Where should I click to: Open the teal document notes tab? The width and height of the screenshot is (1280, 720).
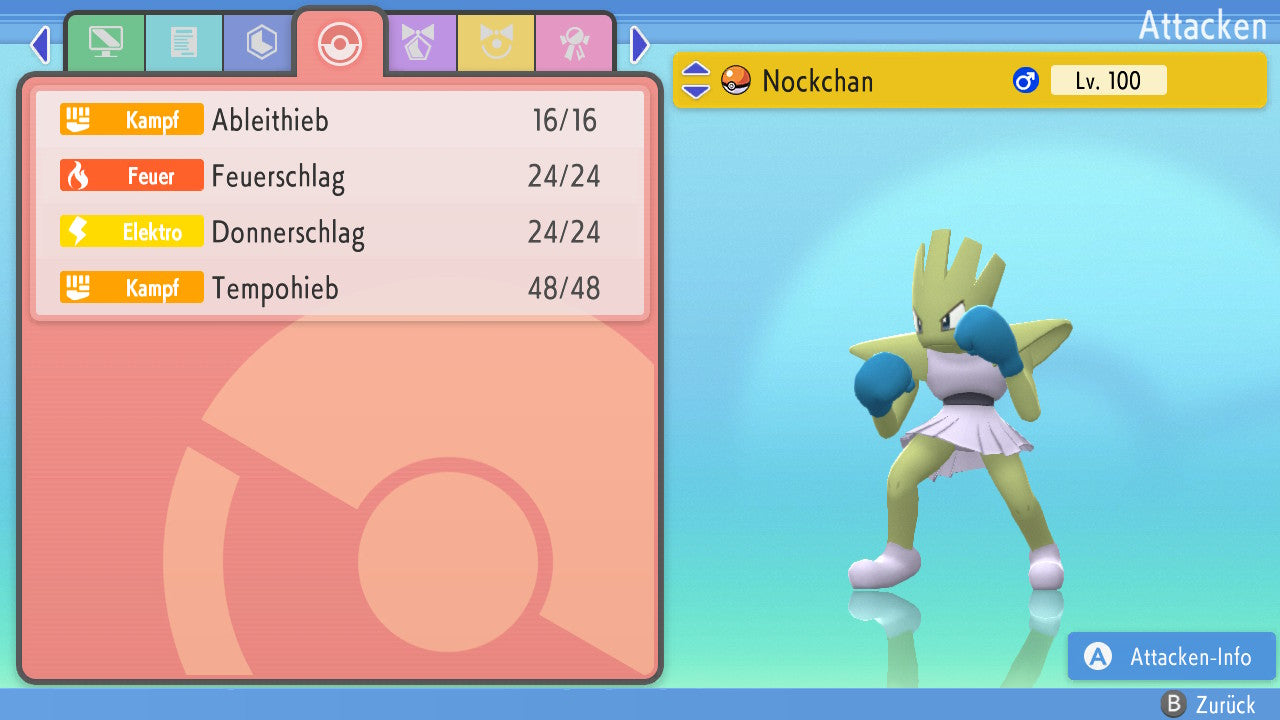(183, 43)
